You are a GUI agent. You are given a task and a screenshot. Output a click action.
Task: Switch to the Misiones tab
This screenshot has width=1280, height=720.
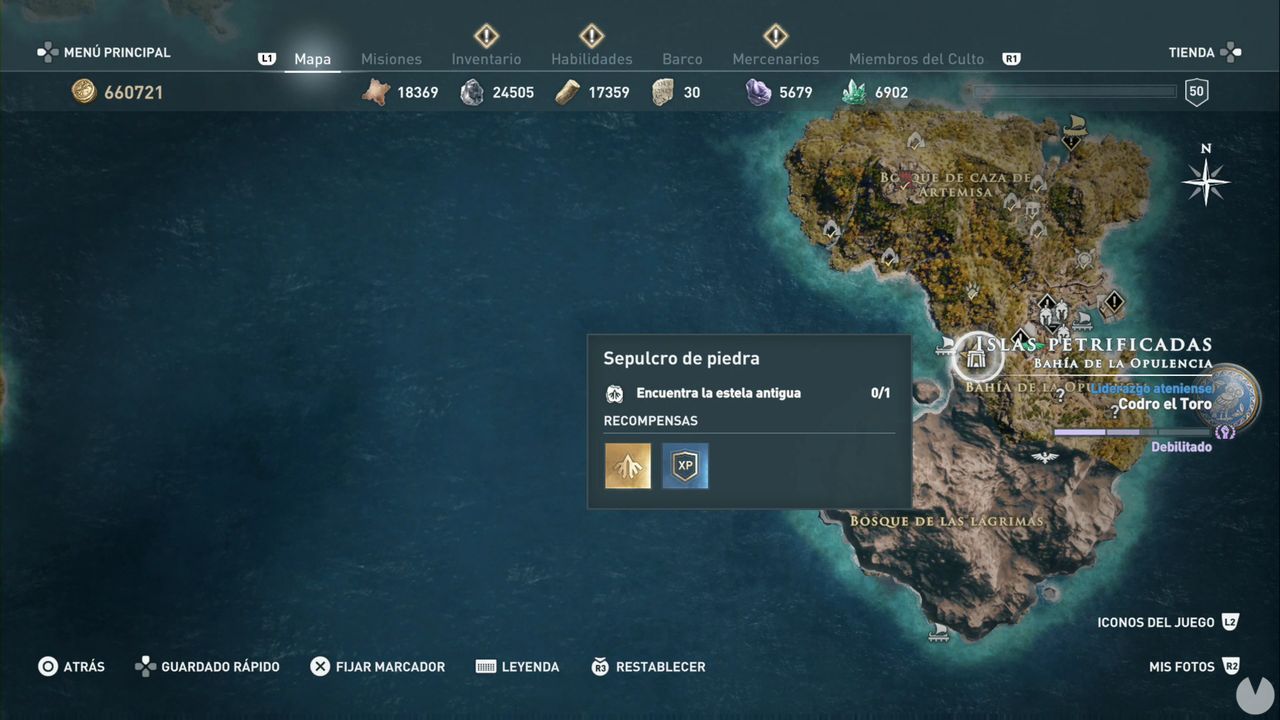(x=391, y=59)
